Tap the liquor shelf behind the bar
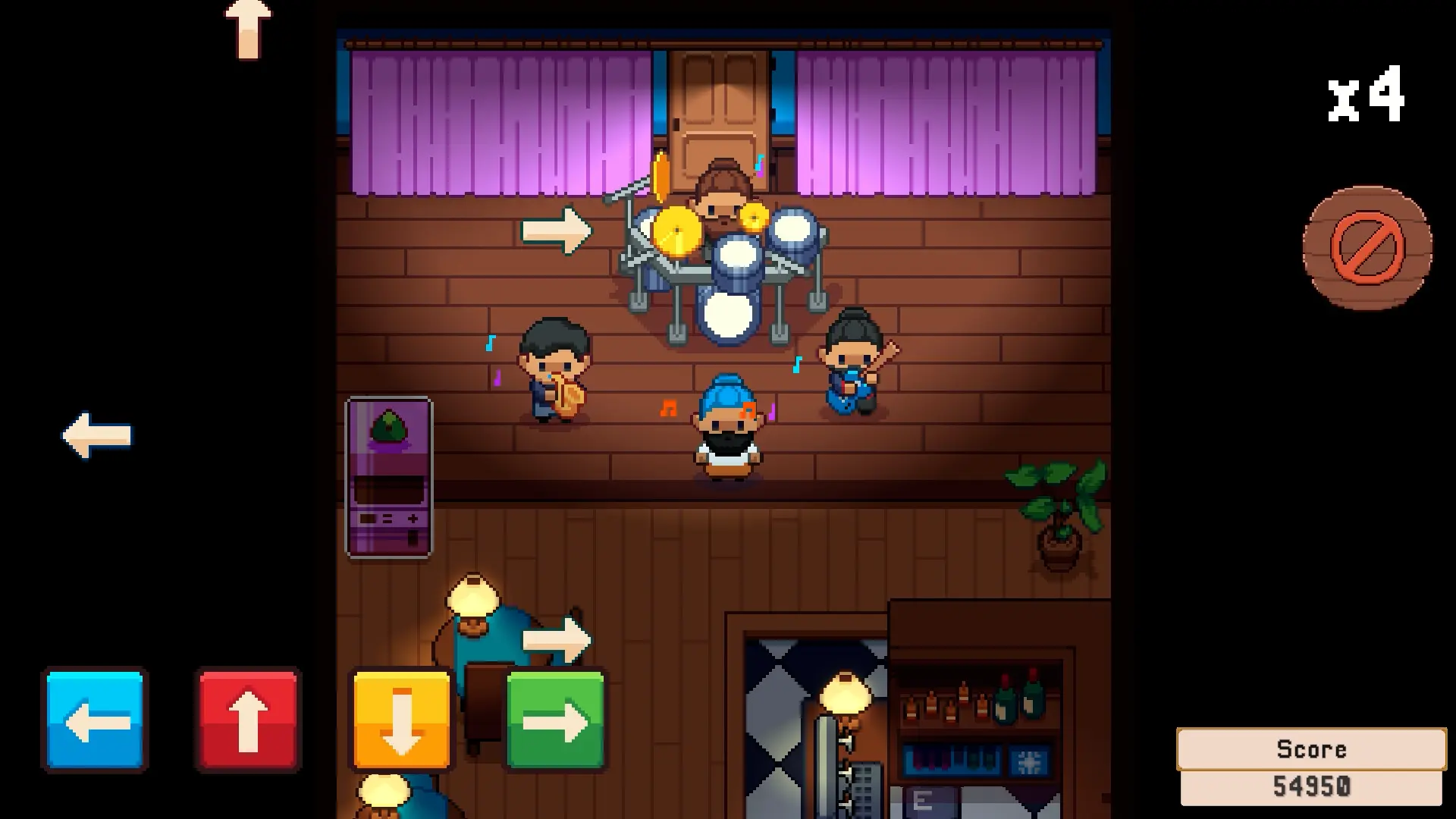The width and height of the screenshot is (1456, 819). tap(974, 705)
